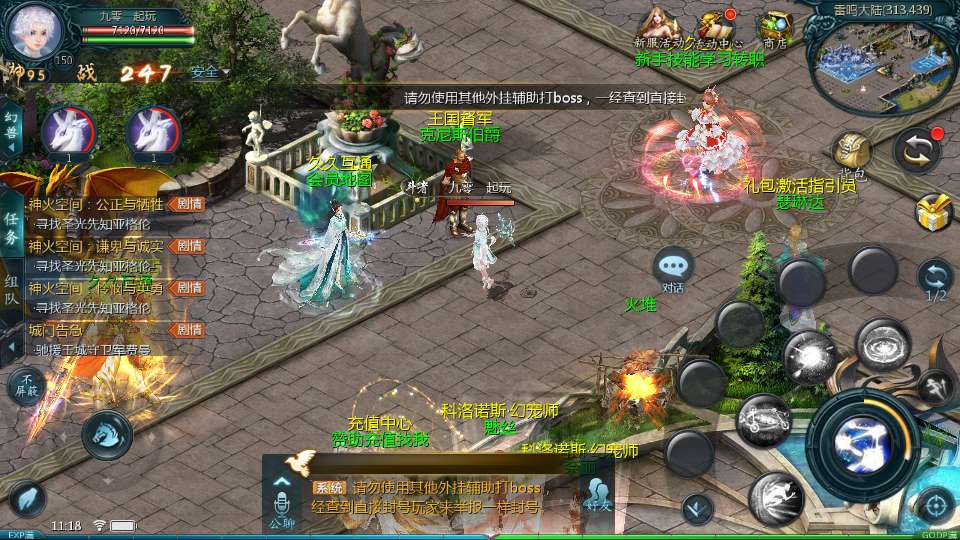
Task: Open the player portrait in the top-left
Action: tap(35, 31)
